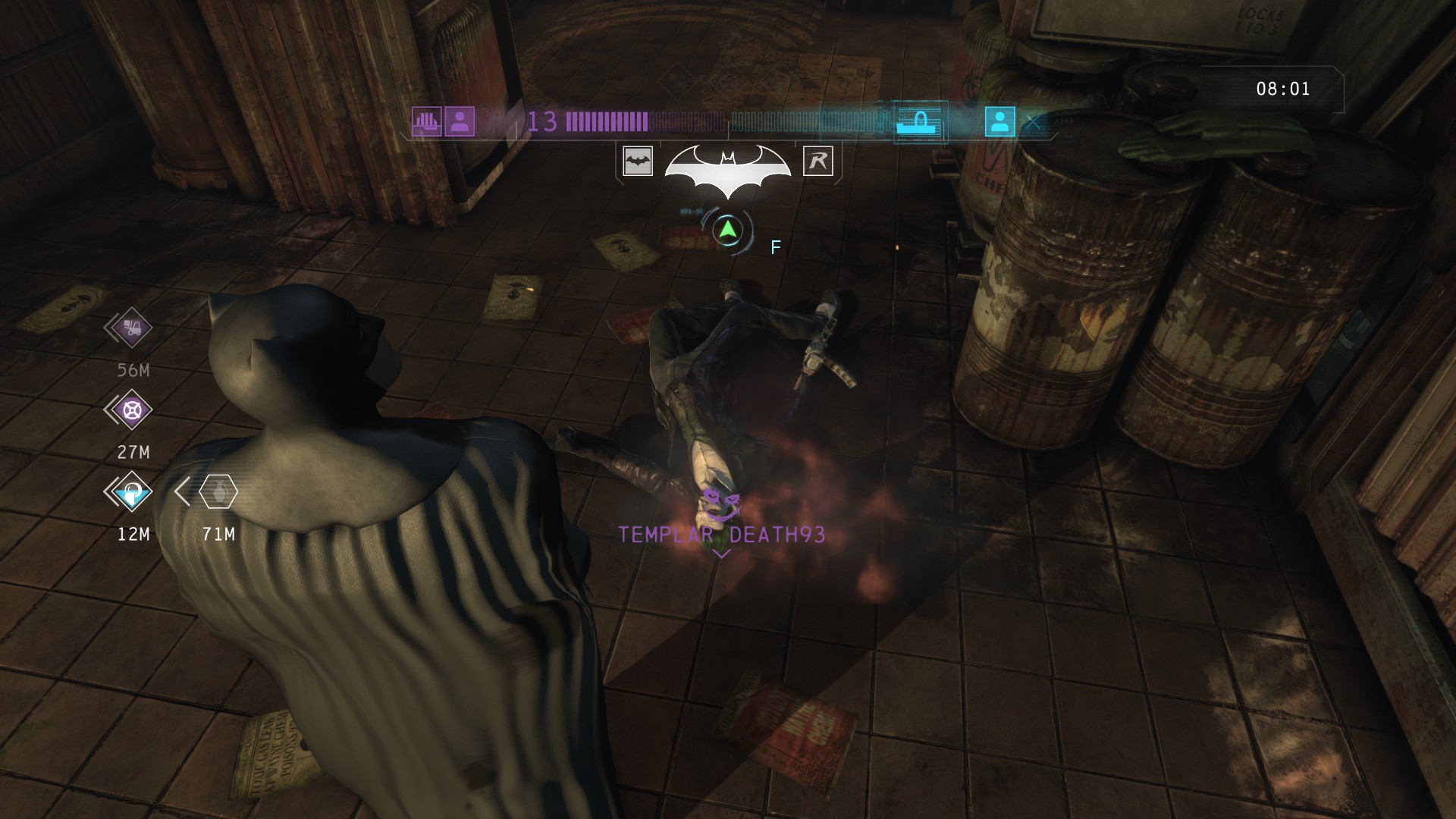This screenshot has width=1456, height=819.
Task: Click the small Batman team icon
Action: pyautogui.click(x=638, y=161)
